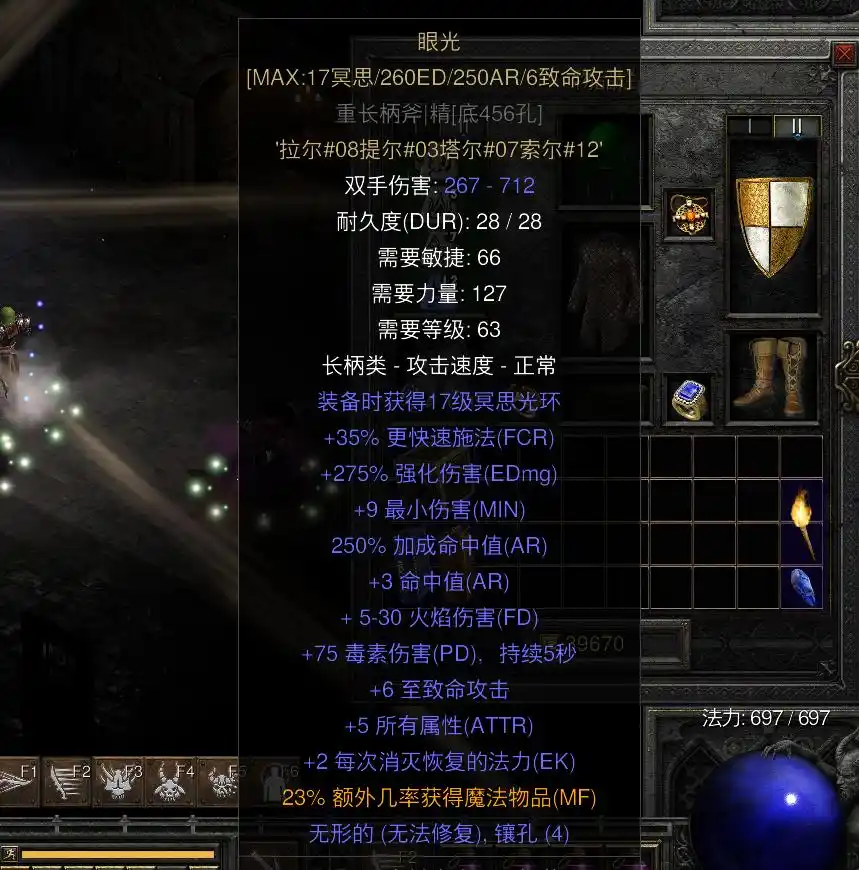859x870 pixels.
Task: Select the equipped amulet slot
Action: [688, 213]
